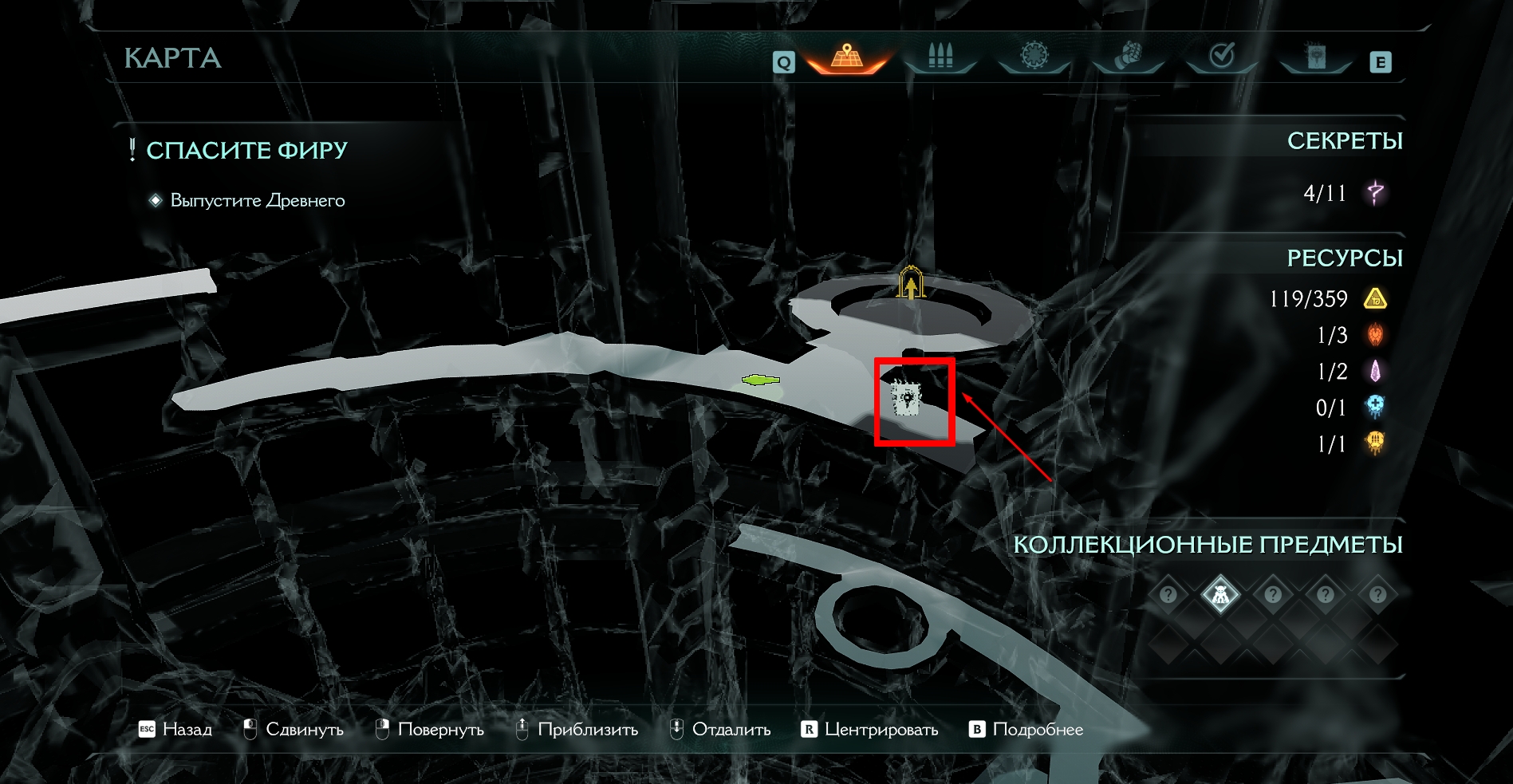
Task: Open the spiked gear upgrades tab
Action: [x=1034, y=56]
